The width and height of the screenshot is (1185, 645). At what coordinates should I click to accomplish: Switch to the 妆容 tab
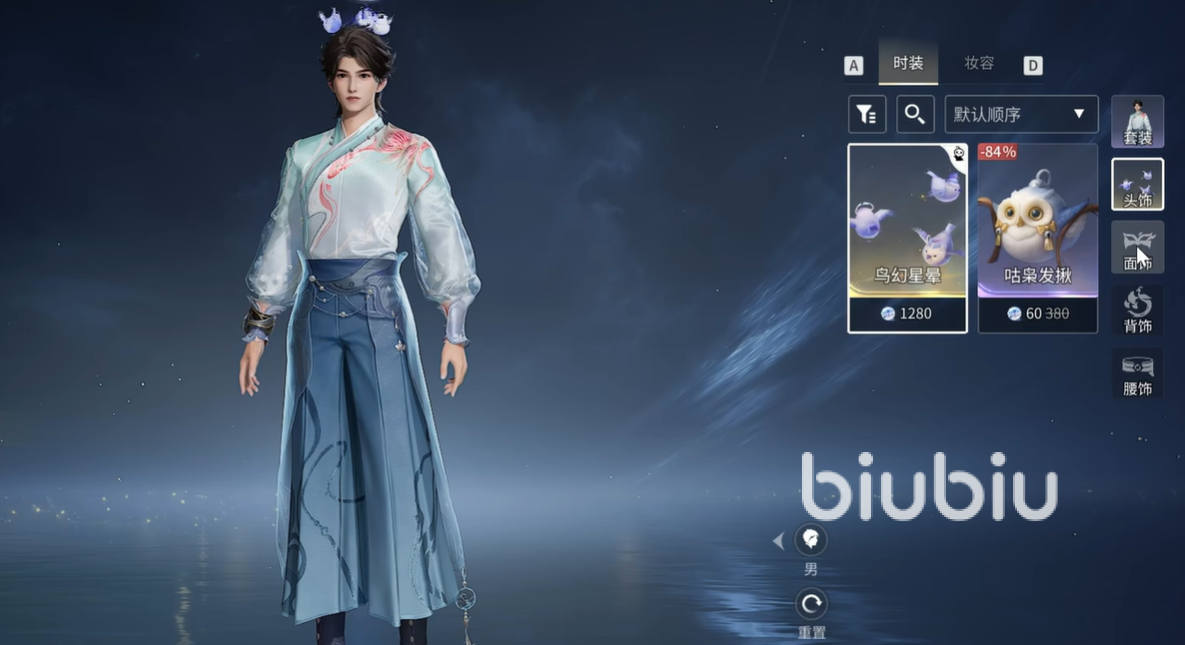pyautogui.click(x=979, y=64)
